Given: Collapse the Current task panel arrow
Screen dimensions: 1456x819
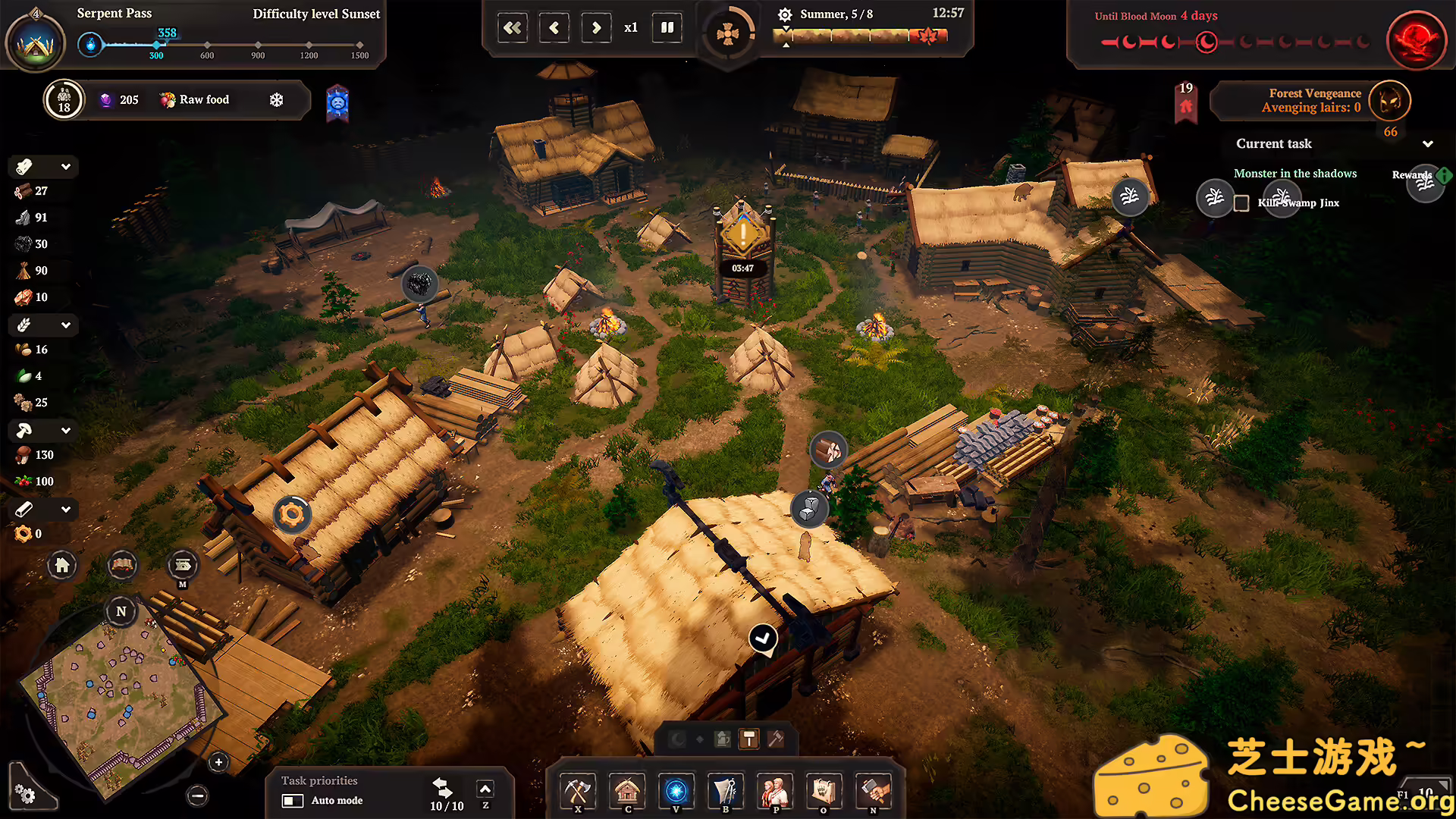Looking at the screenshot, I should [x=1428, y=144].
